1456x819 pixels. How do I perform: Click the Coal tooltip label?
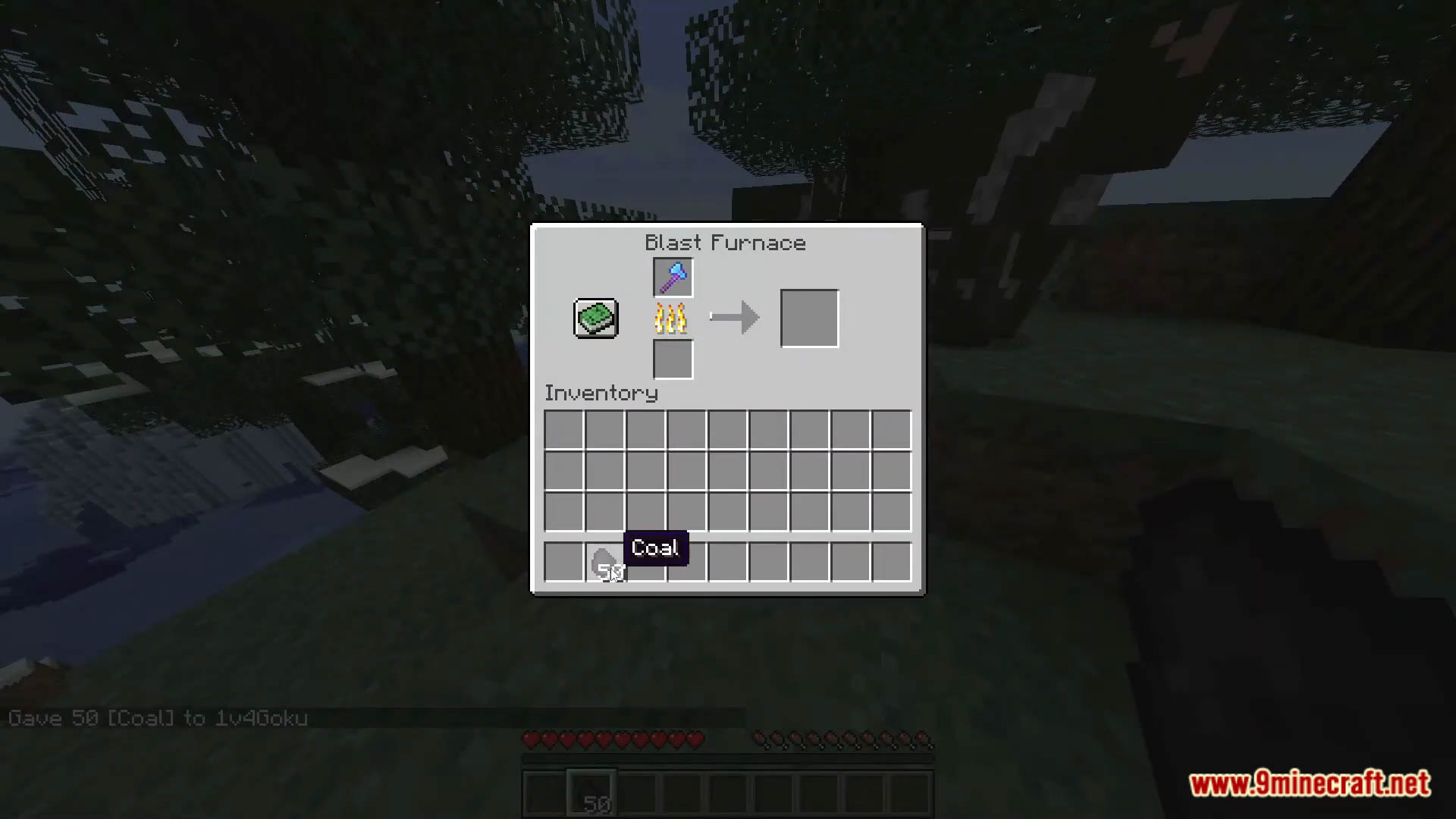[x=655, y=548]
